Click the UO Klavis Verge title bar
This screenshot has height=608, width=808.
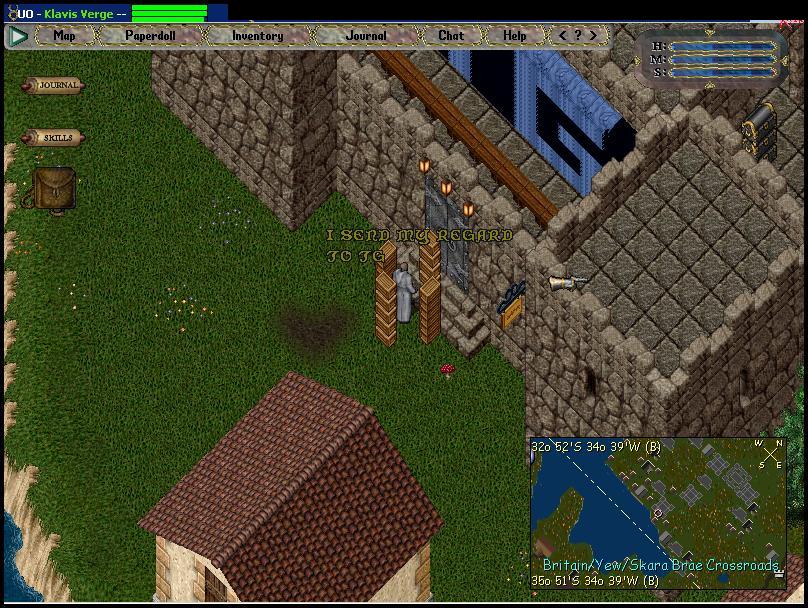click(x=70, y=13)
